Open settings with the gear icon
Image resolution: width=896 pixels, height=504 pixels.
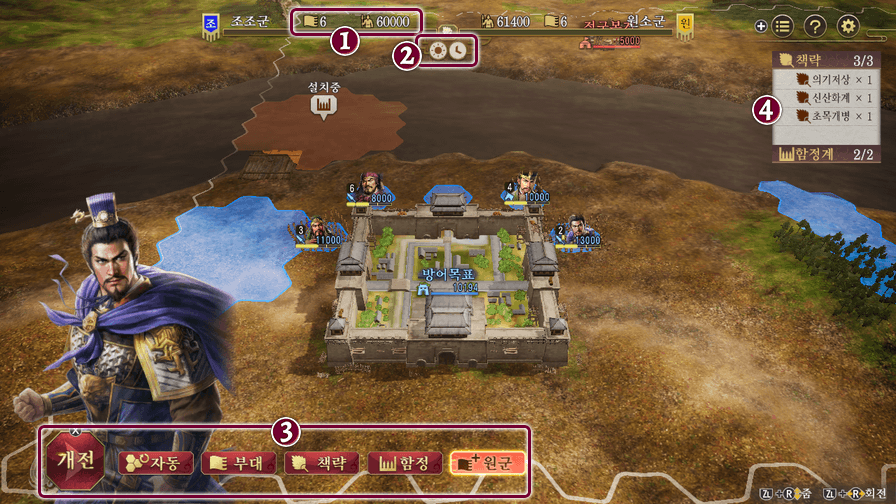(849, 27)
